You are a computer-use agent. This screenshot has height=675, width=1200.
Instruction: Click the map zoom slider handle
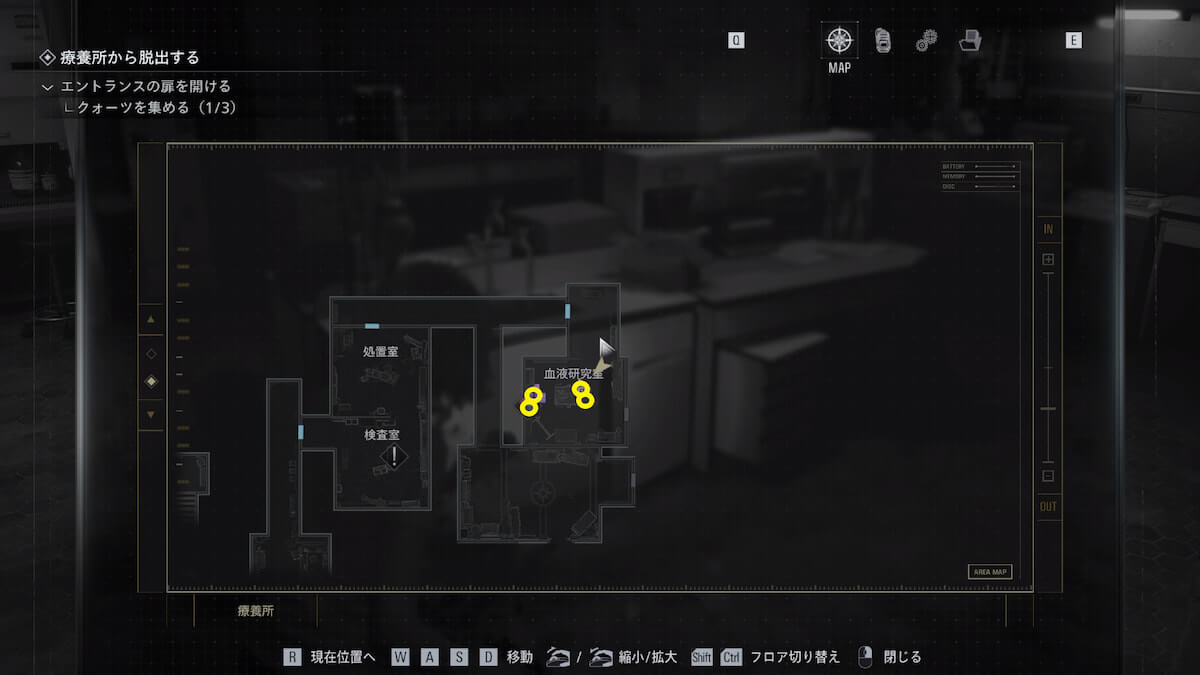(1048, 409)
